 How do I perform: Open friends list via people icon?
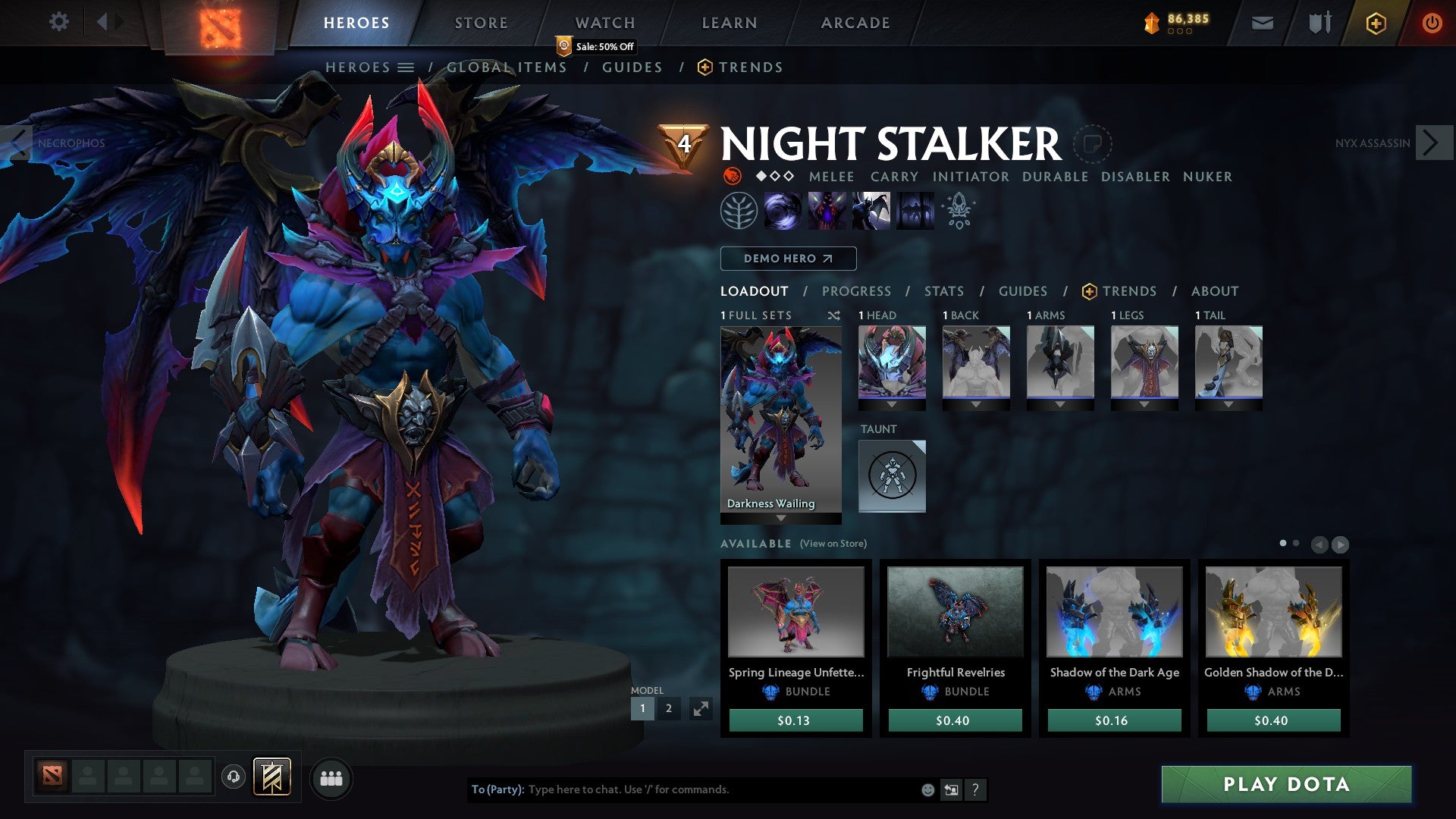pyautogui.click(x=331, y=778)
